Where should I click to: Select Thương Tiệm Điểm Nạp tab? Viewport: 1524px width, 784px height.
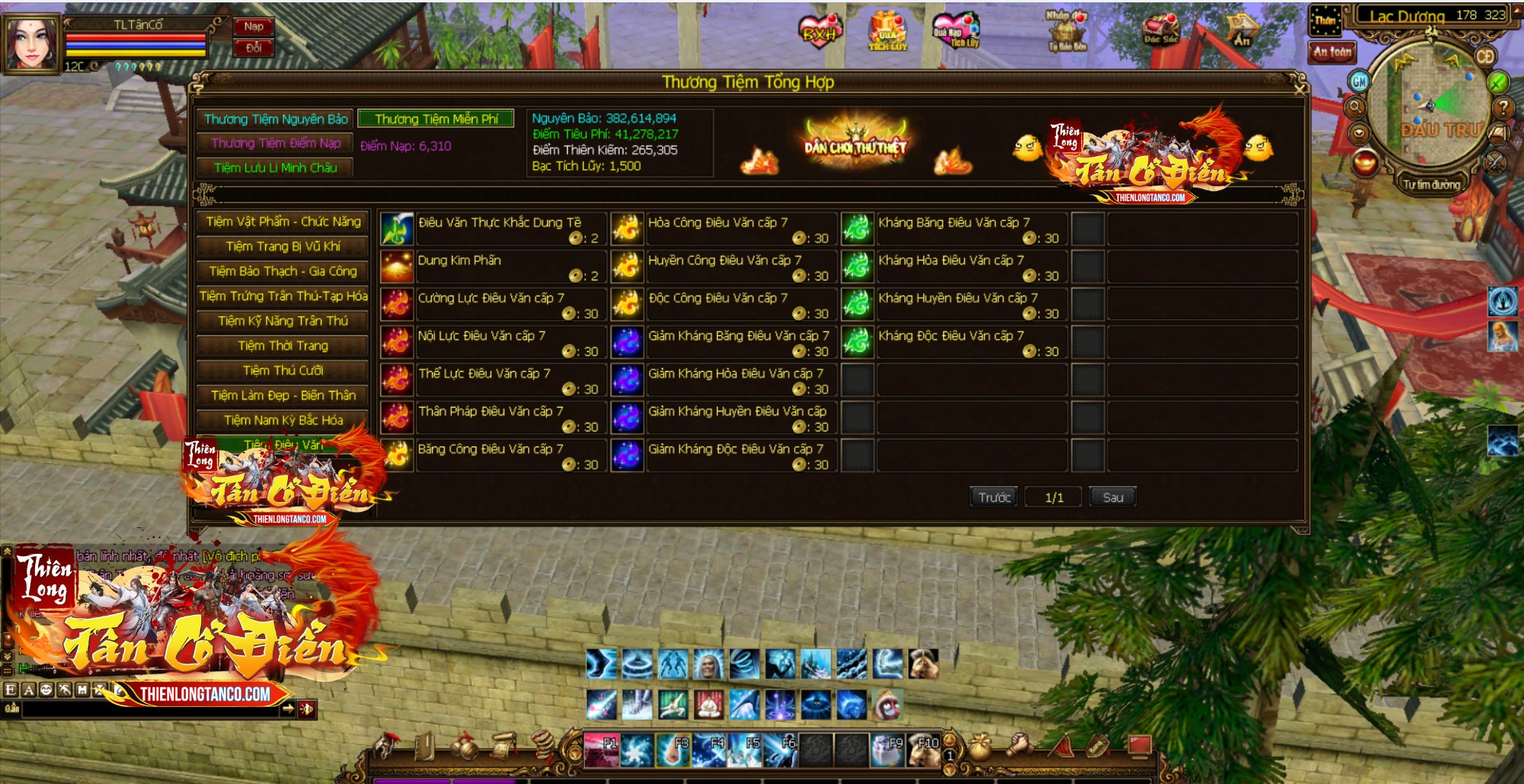[x=275, y=143]
